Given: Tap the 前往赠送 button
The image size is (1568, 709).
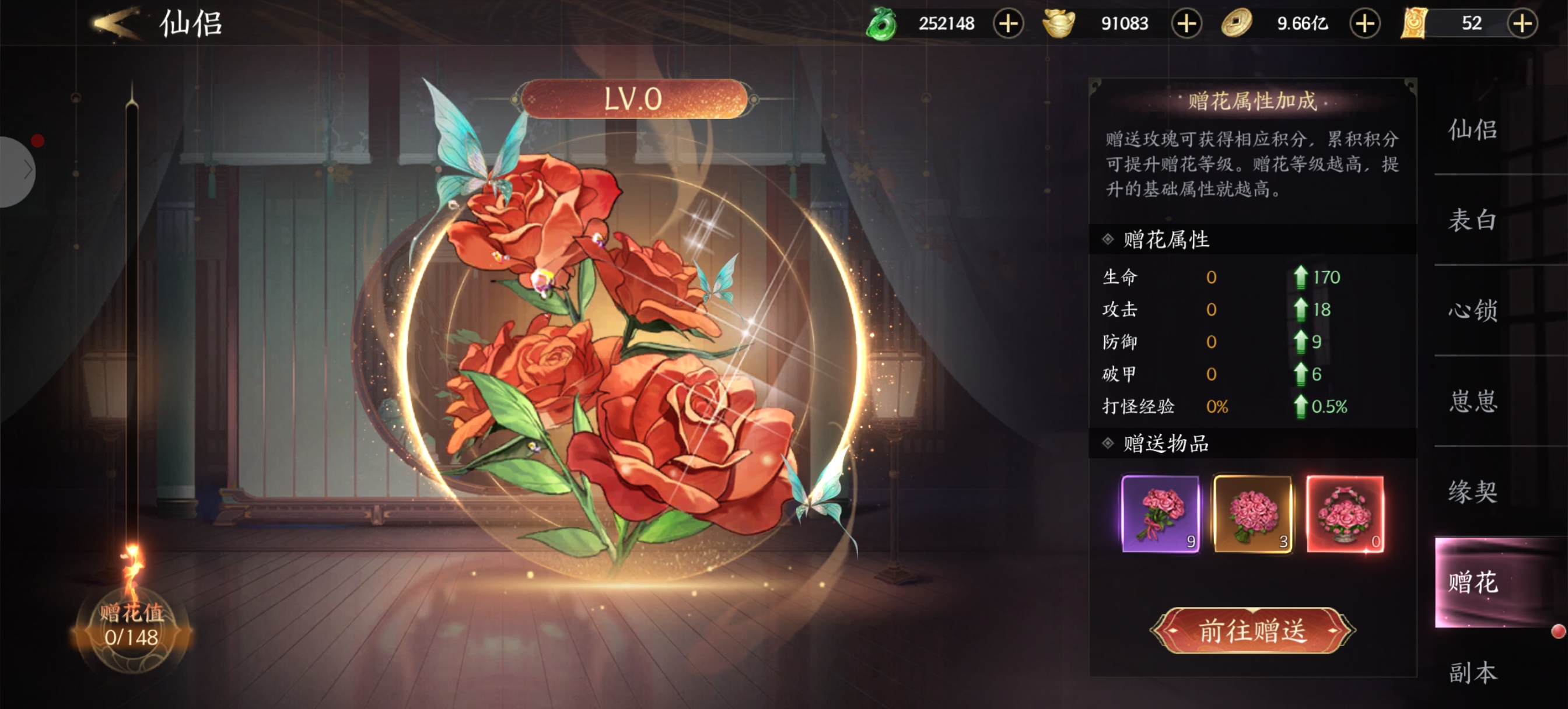Looking at the screenshot, I should pos(1252,630).
